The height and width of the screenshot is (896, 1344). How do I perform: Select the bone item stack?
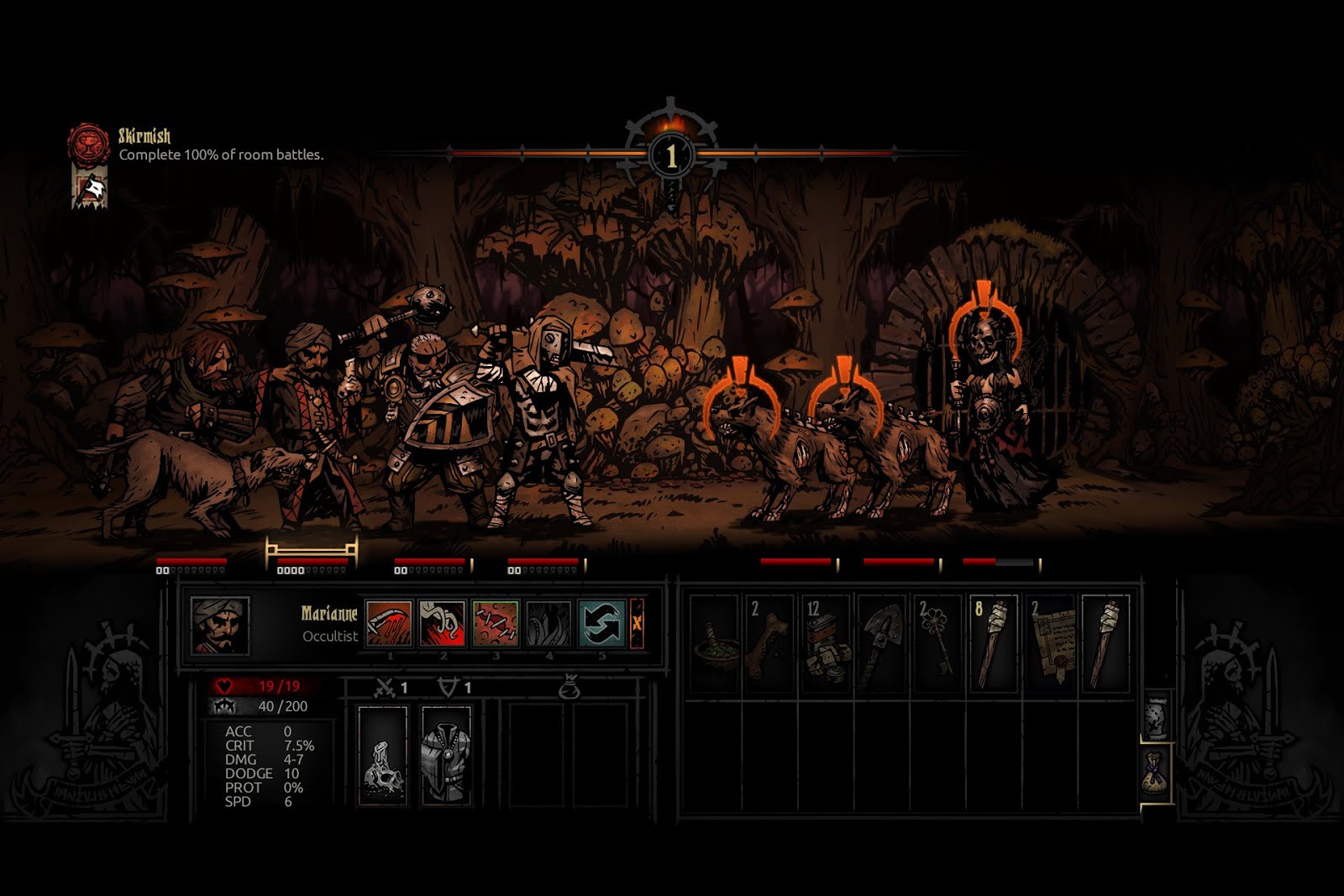point(769,644)
